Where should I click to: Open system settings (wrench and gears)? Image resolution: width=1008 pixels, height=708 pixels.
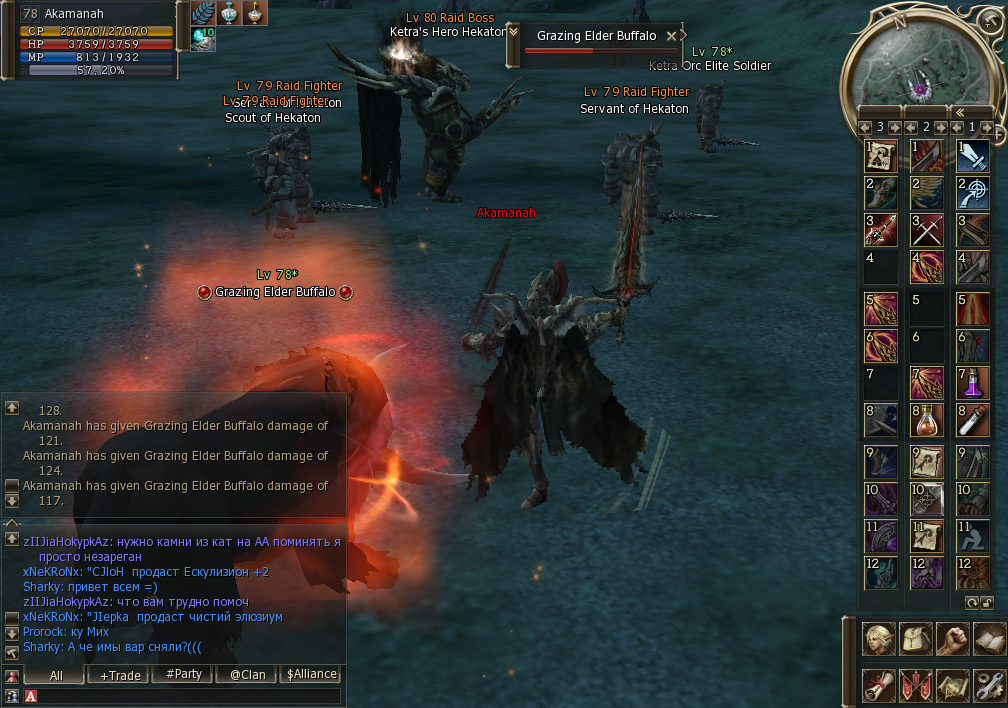[x=988, y=685]
